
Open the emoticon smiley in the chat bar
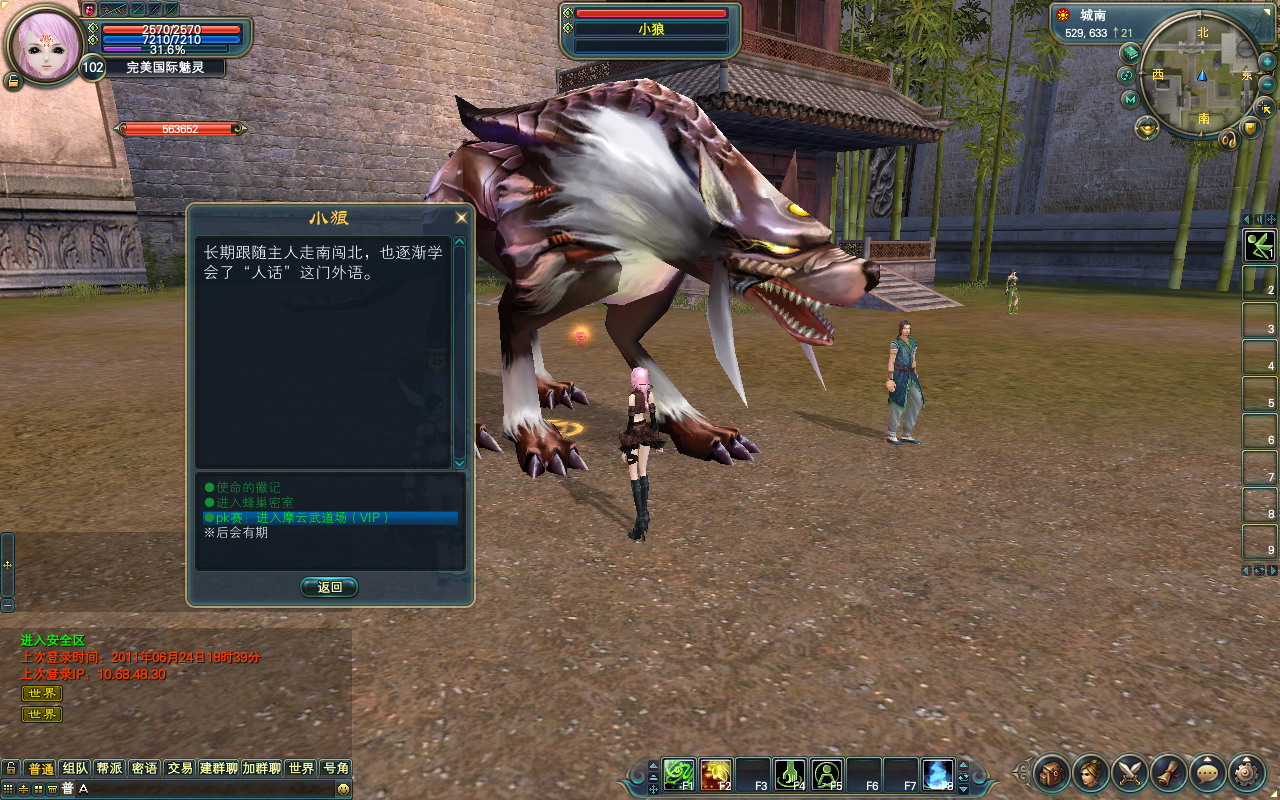[343, 789]
